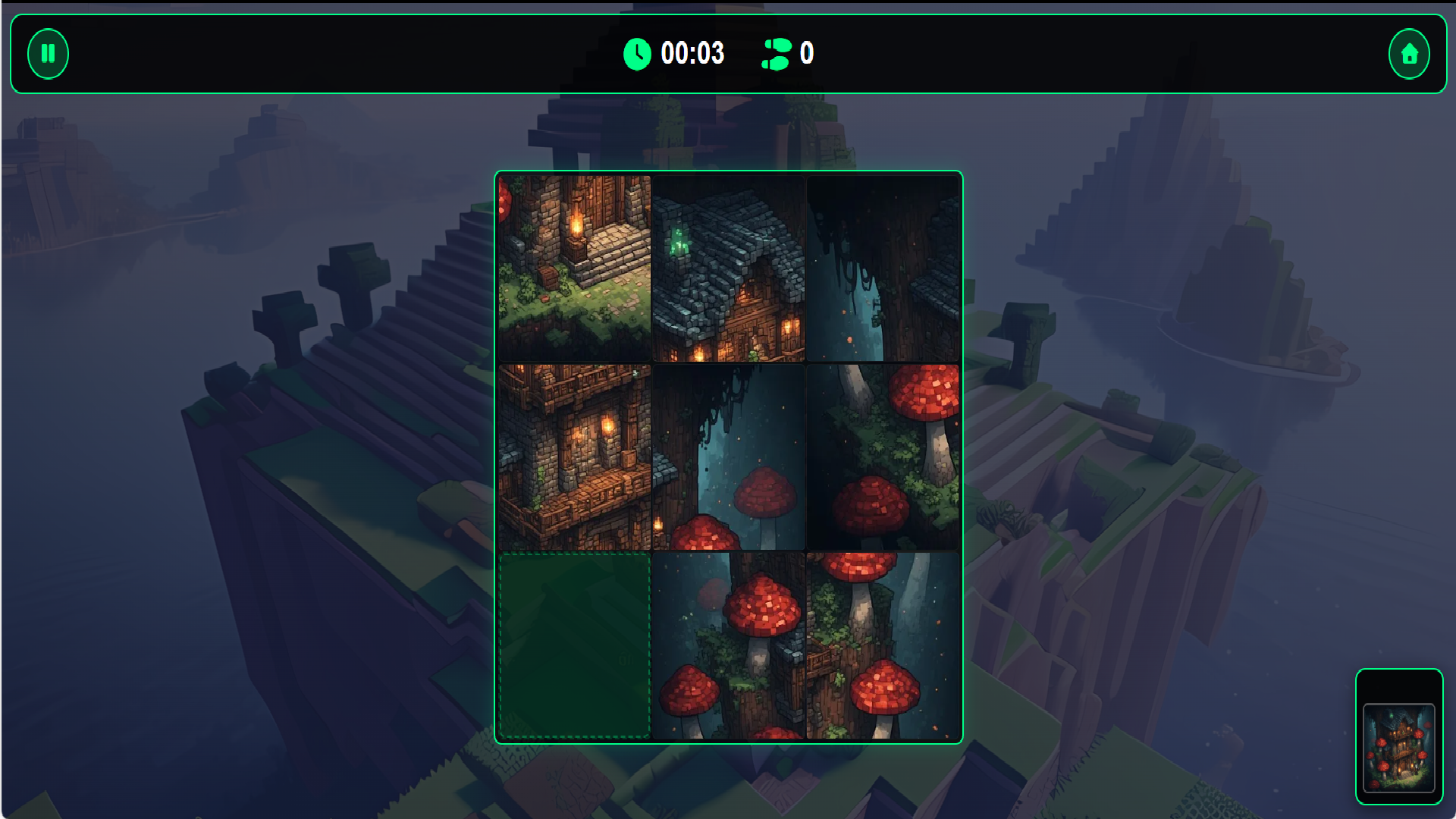Click the stone stairs puzzle tile

pyautogui.click(x=575, y=266)
